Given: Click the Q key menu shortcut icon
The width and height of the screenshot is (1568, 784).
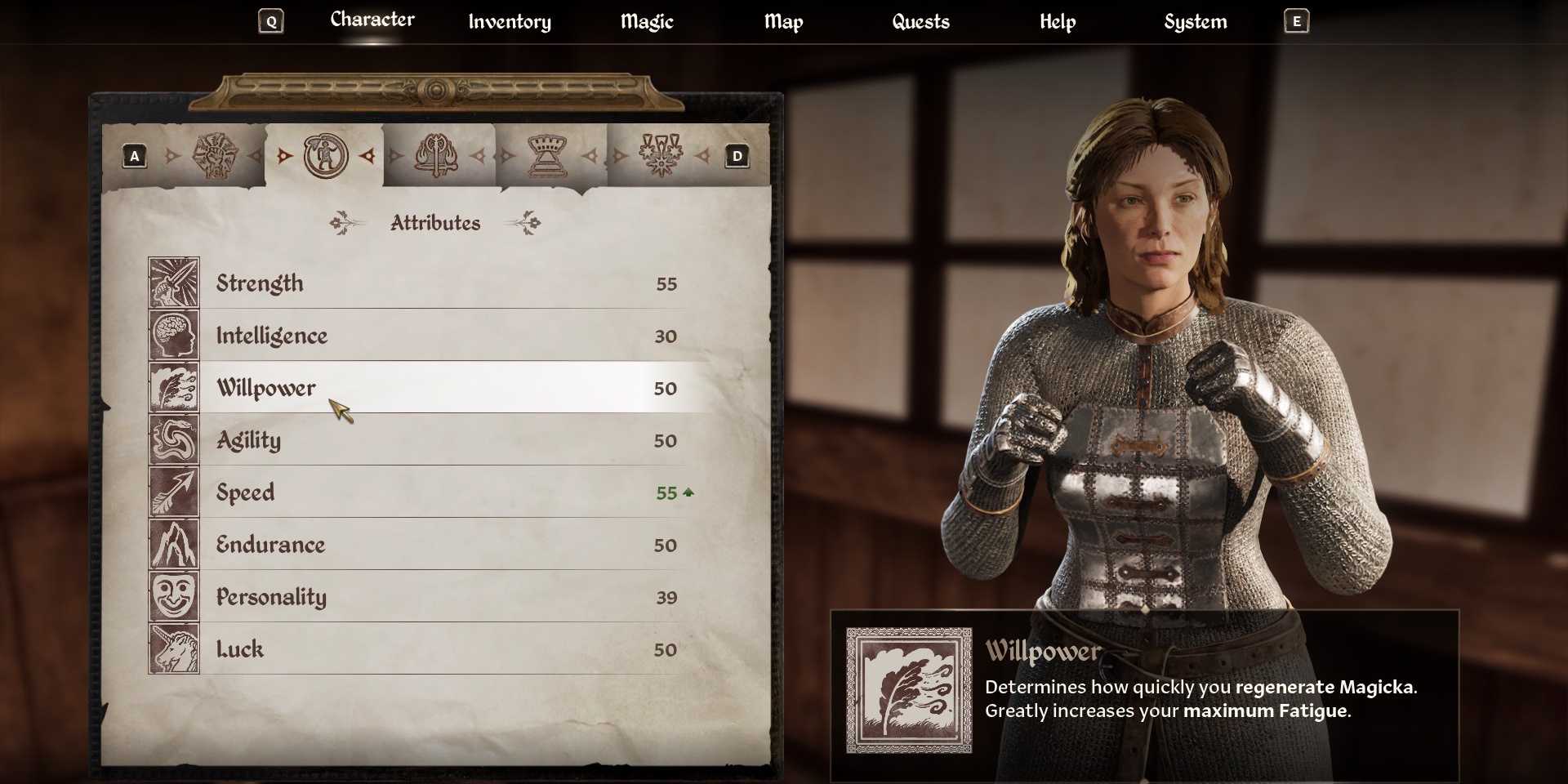Looking at the screenshot, I should click(x=271, y=20).
